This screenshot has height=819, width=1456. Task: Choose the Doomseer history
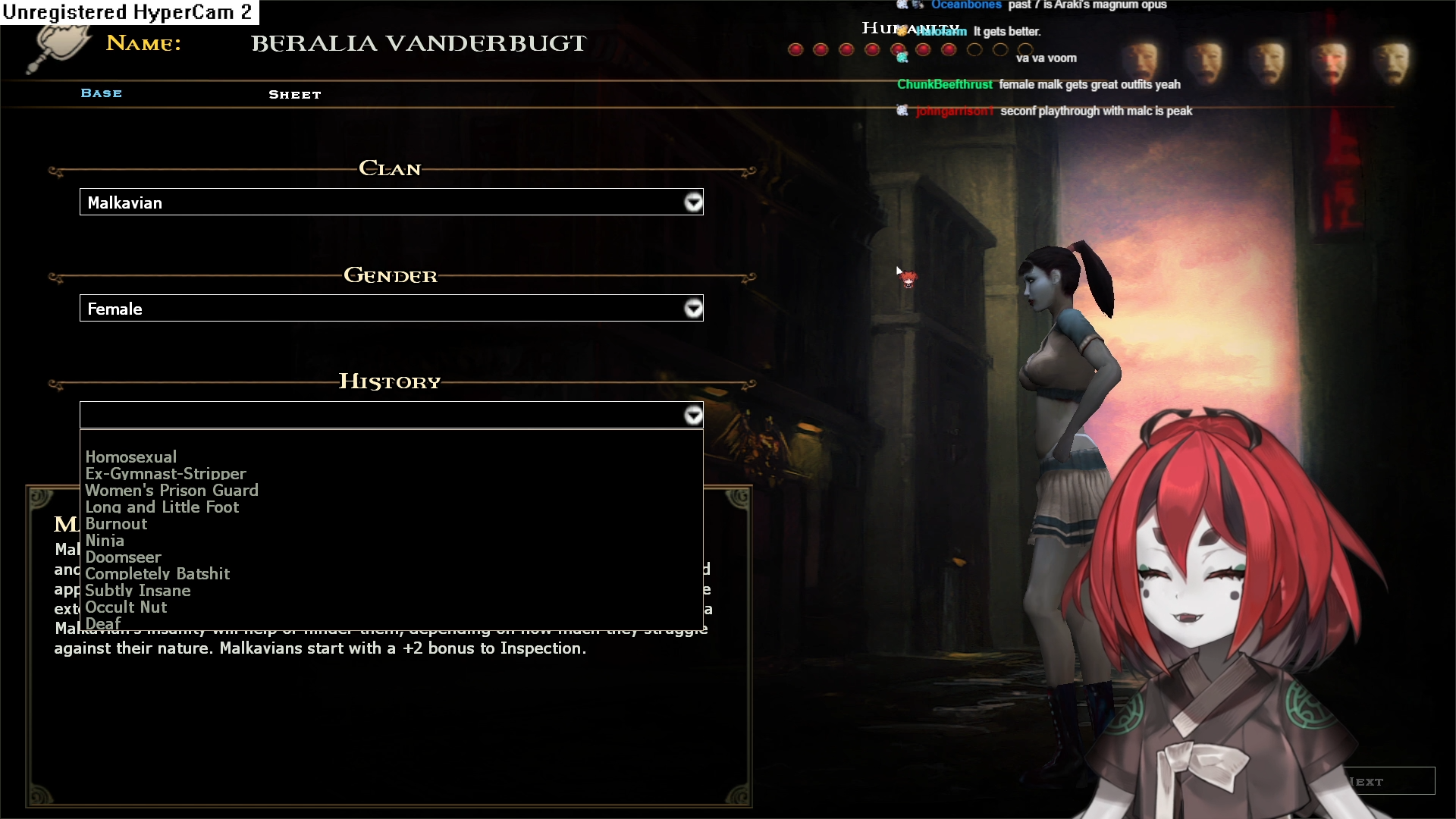click(x=123, y=557)
